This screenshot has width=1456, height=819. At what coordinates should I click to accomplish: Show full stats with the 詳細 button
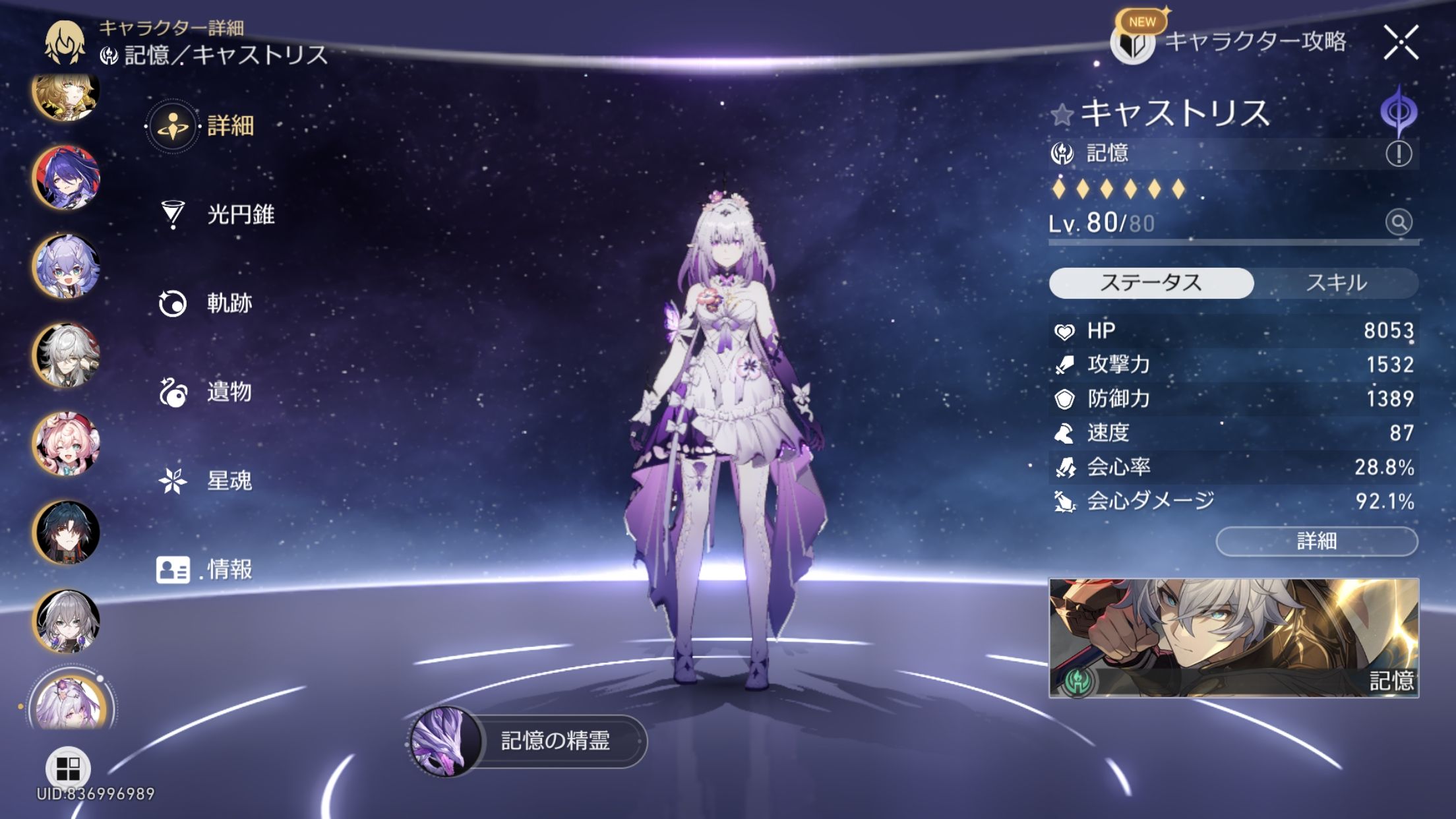tap(1316, 541)
